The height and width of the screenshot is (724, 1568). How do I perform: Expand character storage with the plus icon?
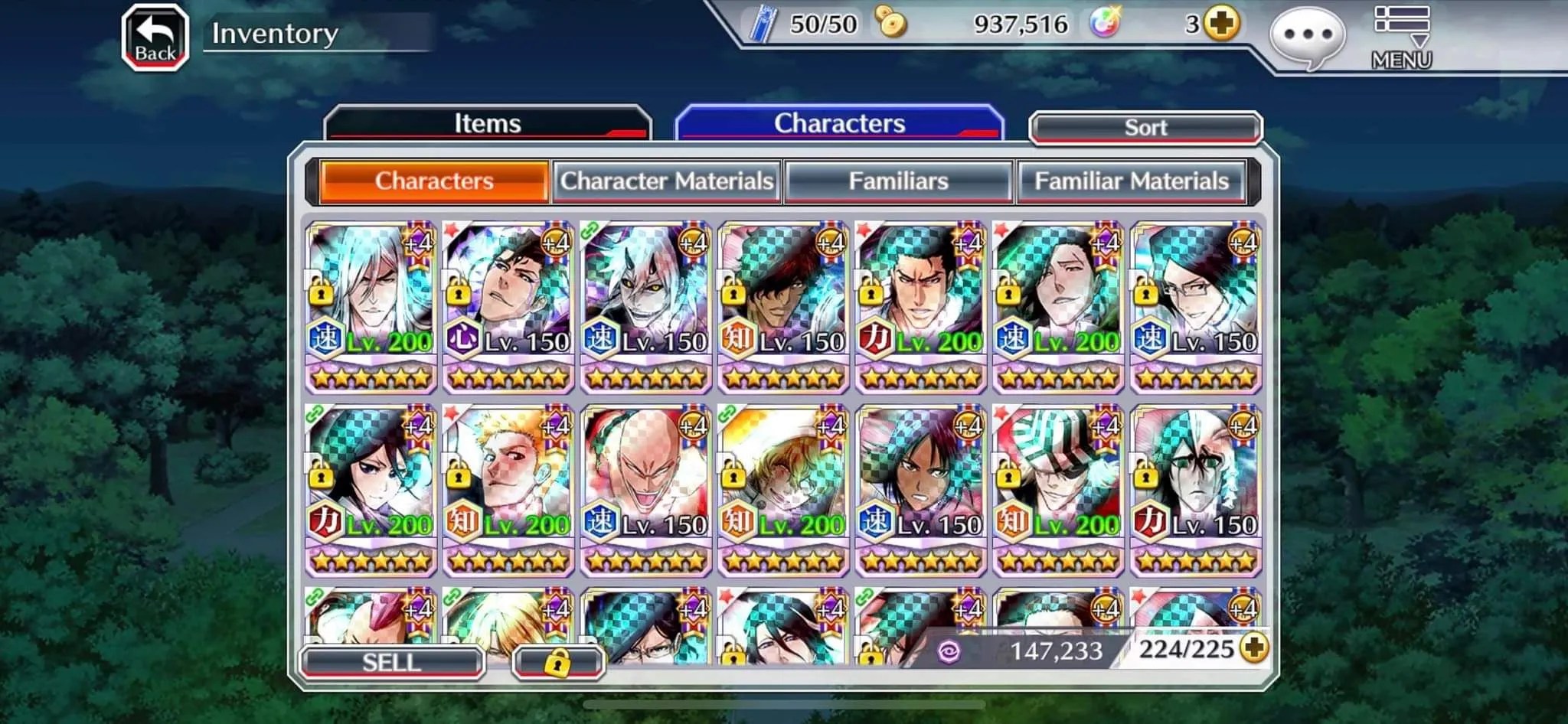pos(1253,648)
